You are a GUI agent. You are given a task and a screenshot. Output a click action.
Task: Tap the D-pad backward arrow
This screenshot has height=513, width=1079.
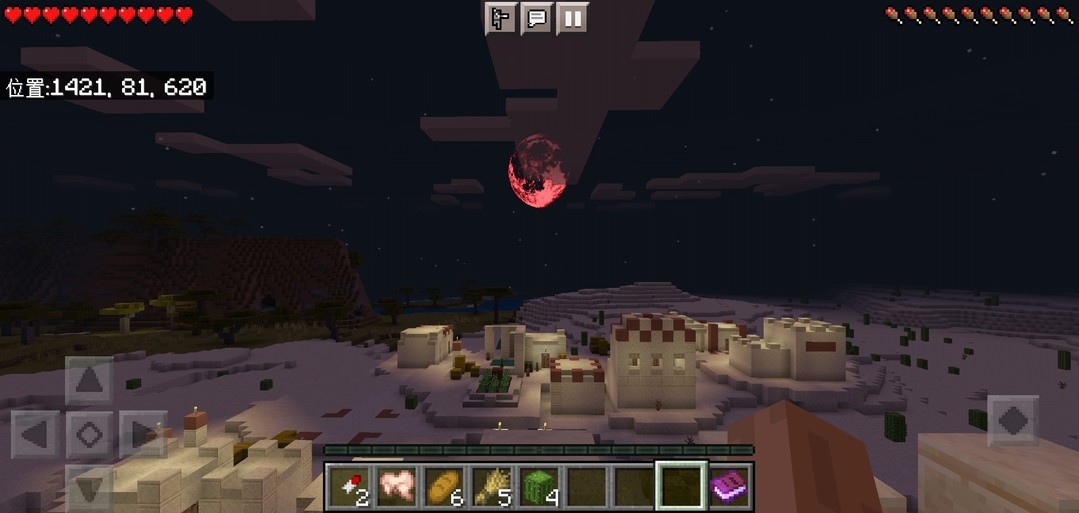coord(89,489)
